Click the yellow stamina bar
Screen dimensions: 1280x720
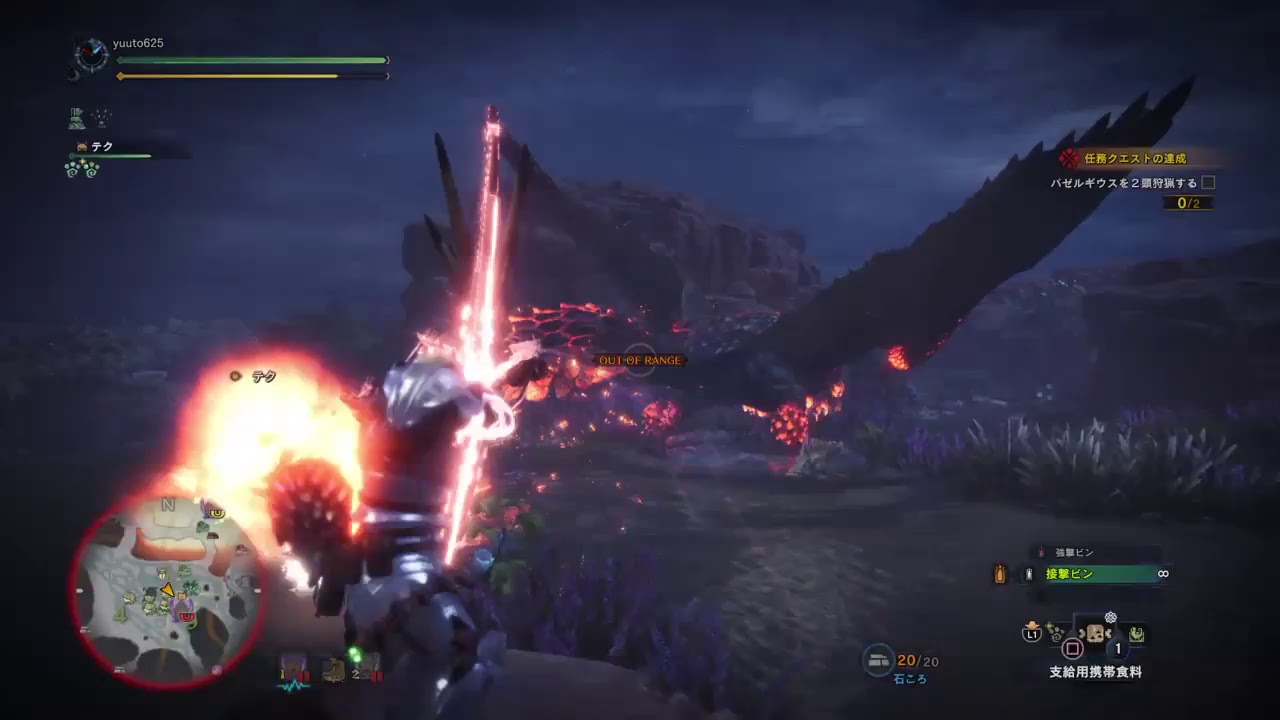click(x=250, y=76)
